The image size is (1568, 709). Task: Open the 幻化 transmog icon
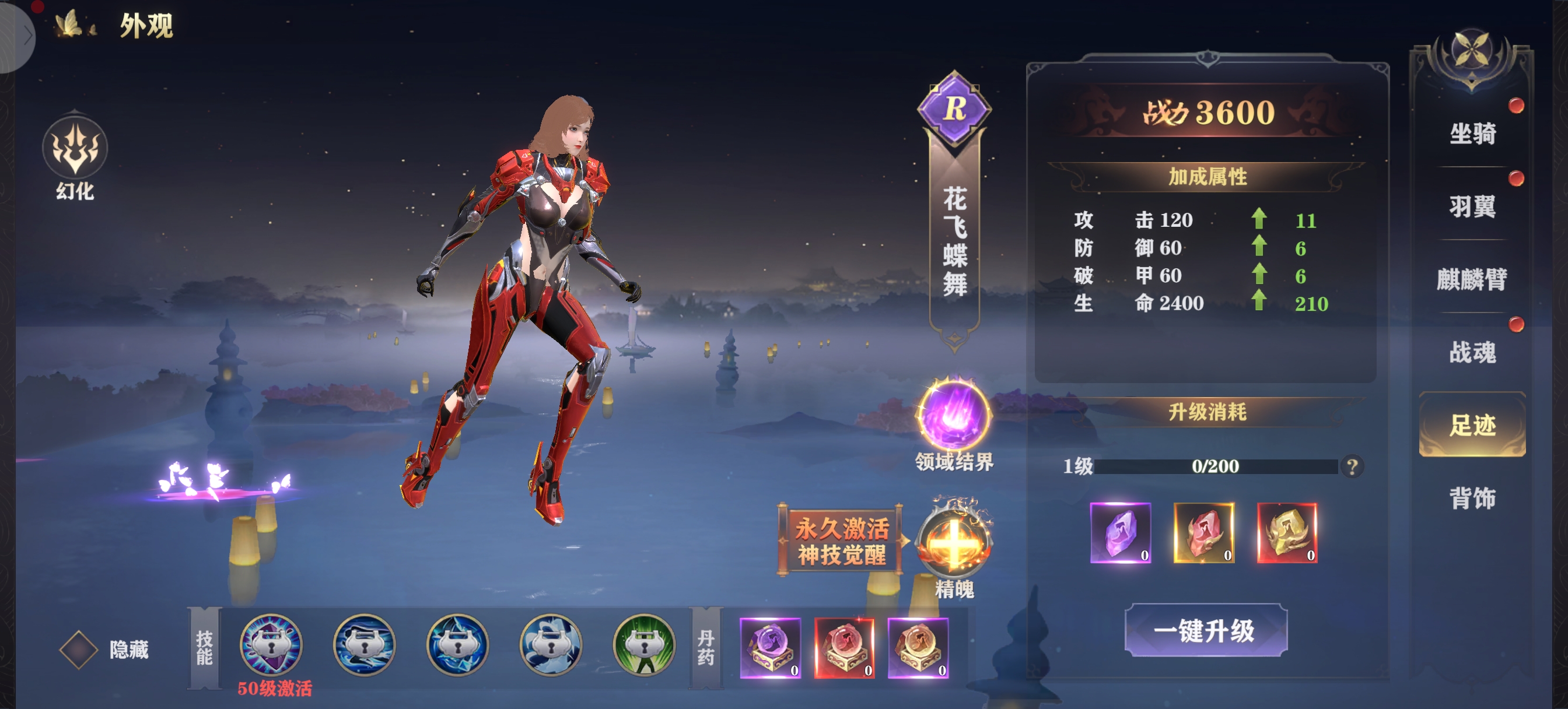(75, 149)
